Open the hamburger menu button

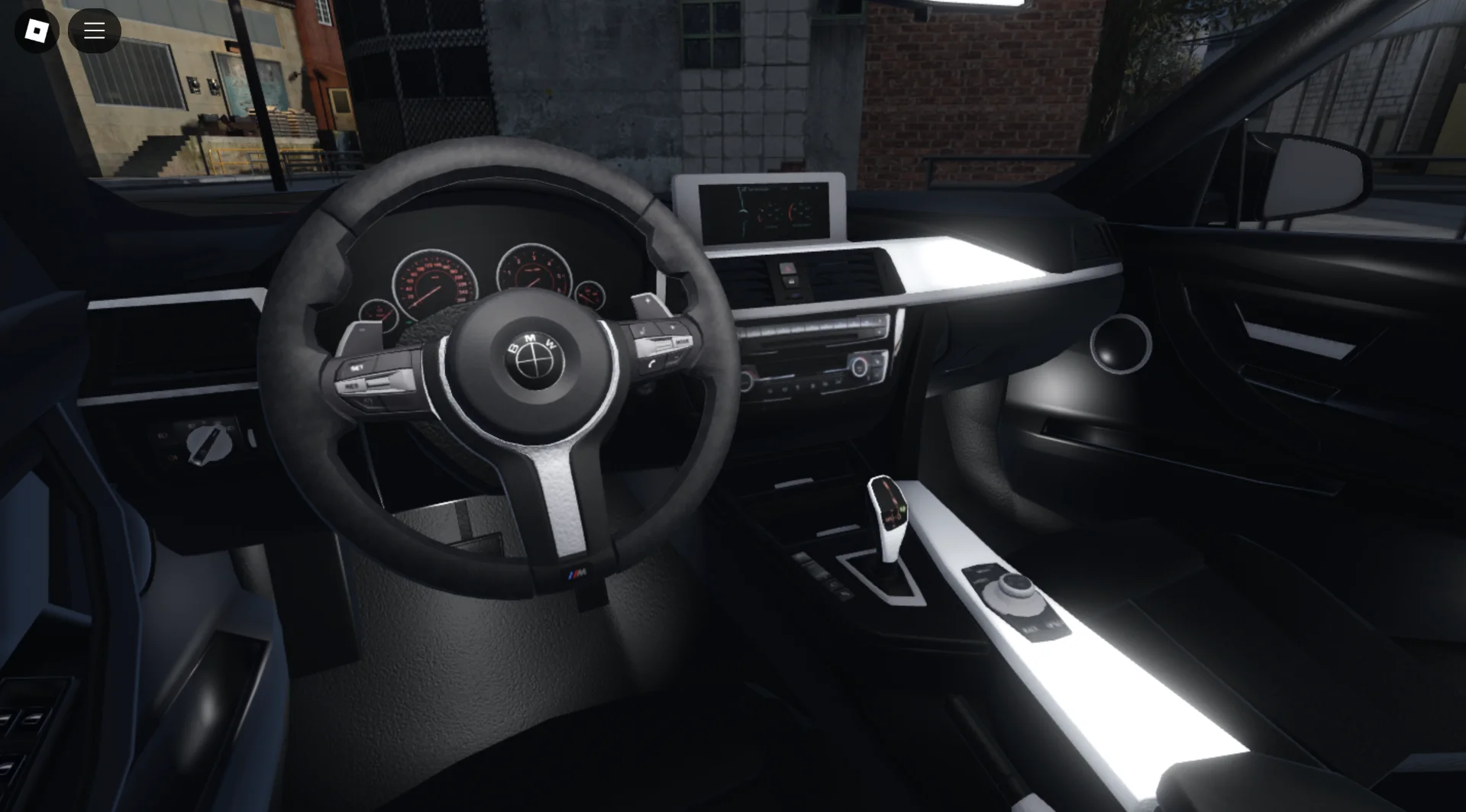[x=95, y=31]
